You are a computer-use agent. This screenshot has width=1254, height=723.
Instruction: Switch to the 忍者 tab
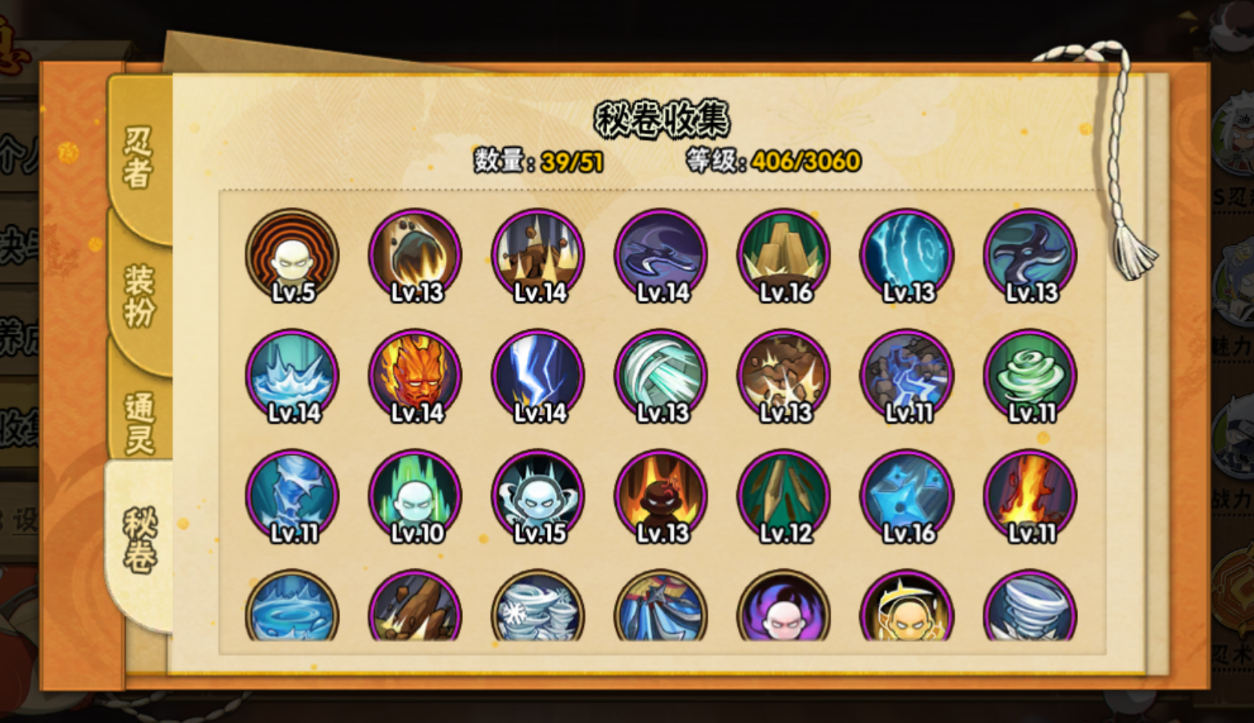pyautogui.click(x=139, y=157)
